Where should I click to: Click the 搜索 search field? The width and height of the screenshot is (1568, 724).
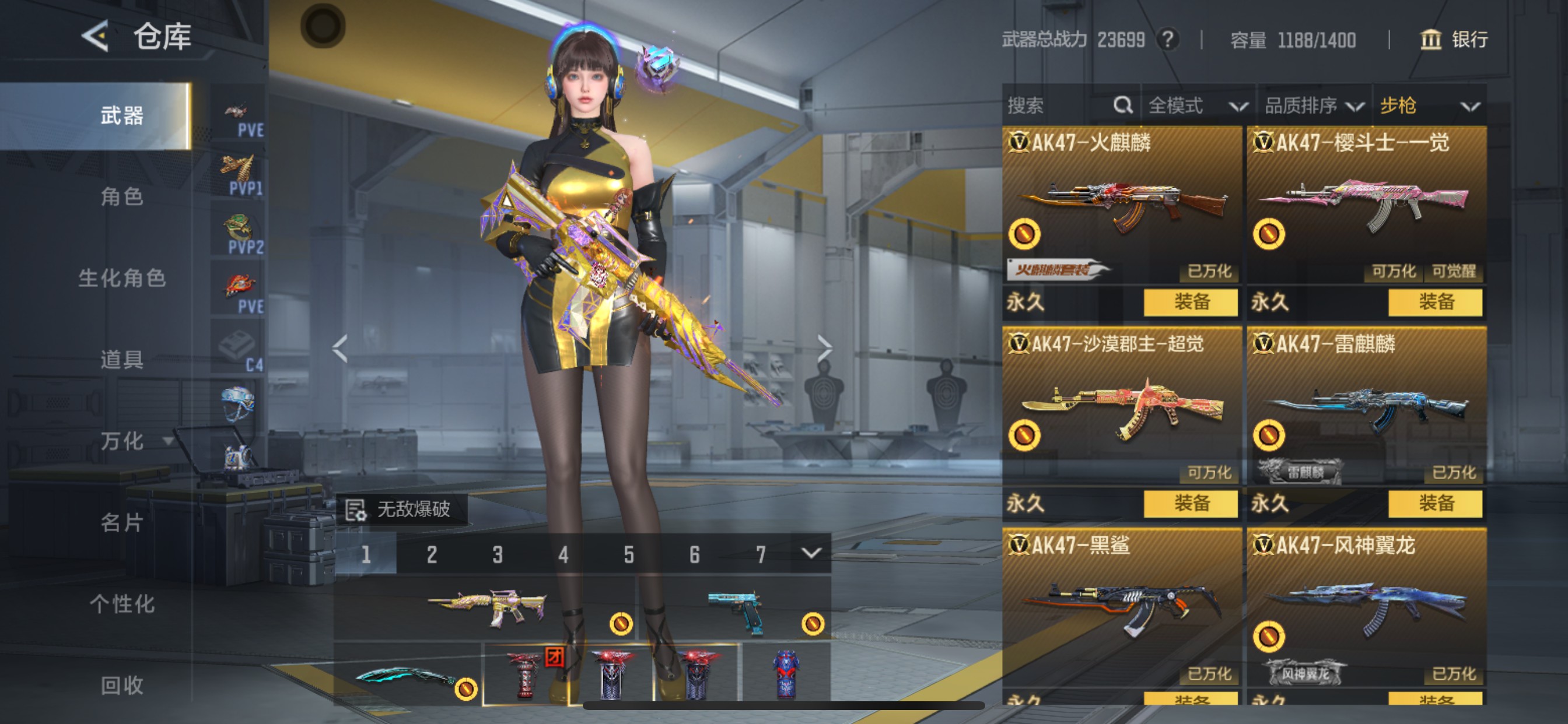(x=1059, y=106)
